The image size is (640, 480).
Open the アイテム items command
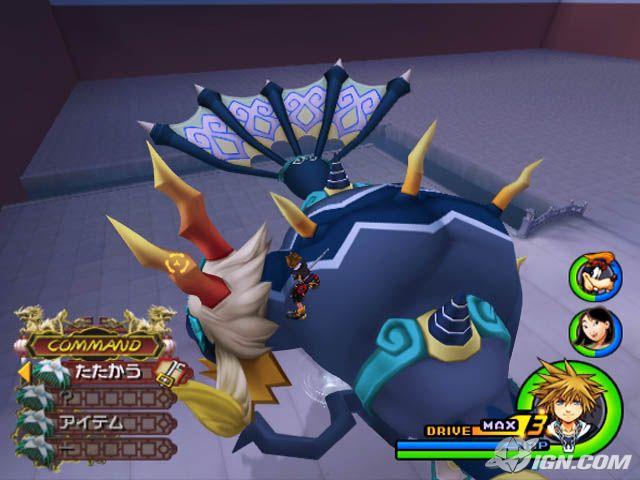(99, 422)
